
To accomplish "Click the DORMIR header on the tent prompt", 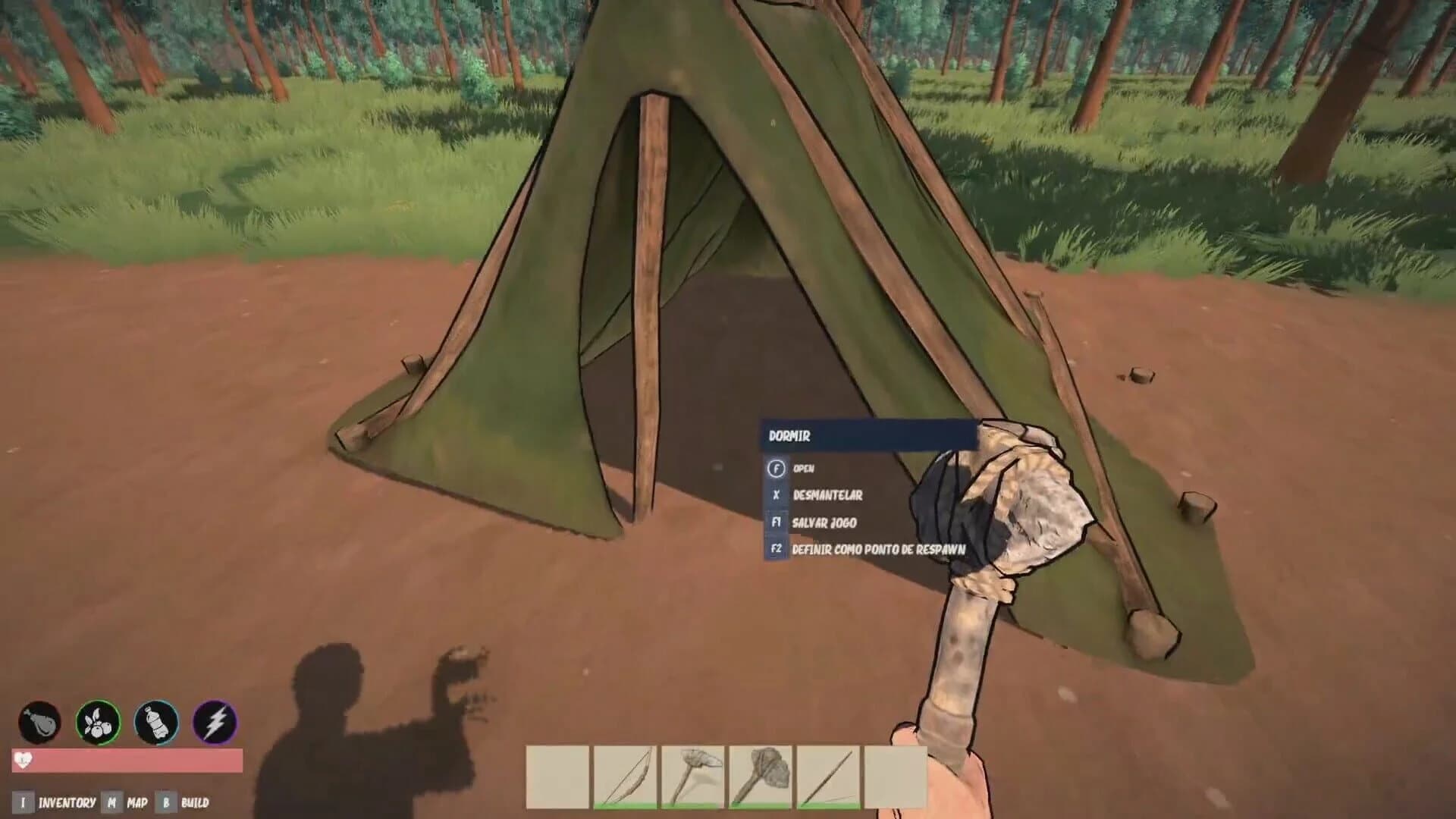I will tap(789, 436).
